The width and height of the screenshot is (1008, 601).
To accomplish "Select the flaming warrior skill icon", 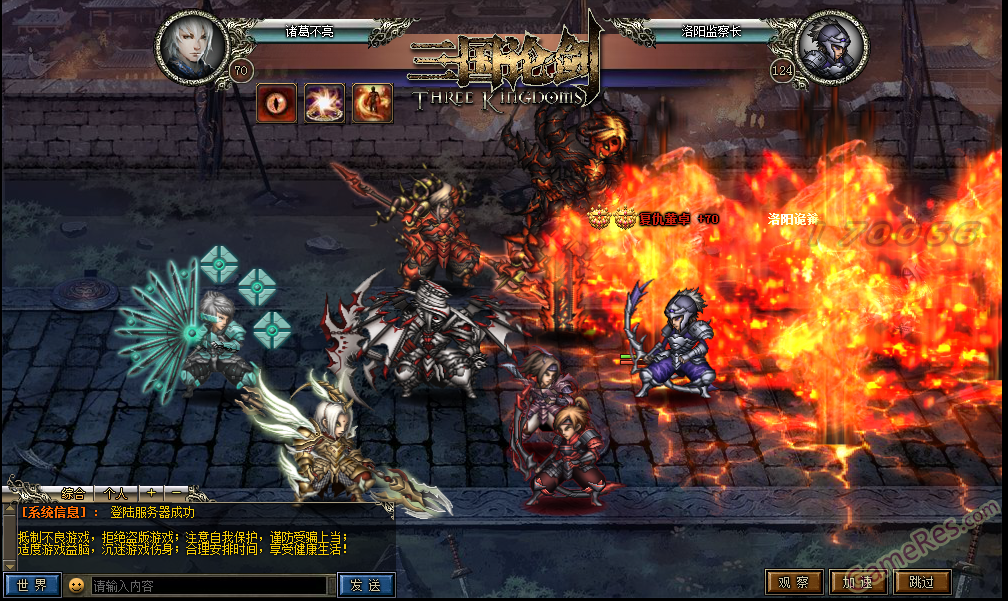I will pyautogui.click(x=372, y=103).
